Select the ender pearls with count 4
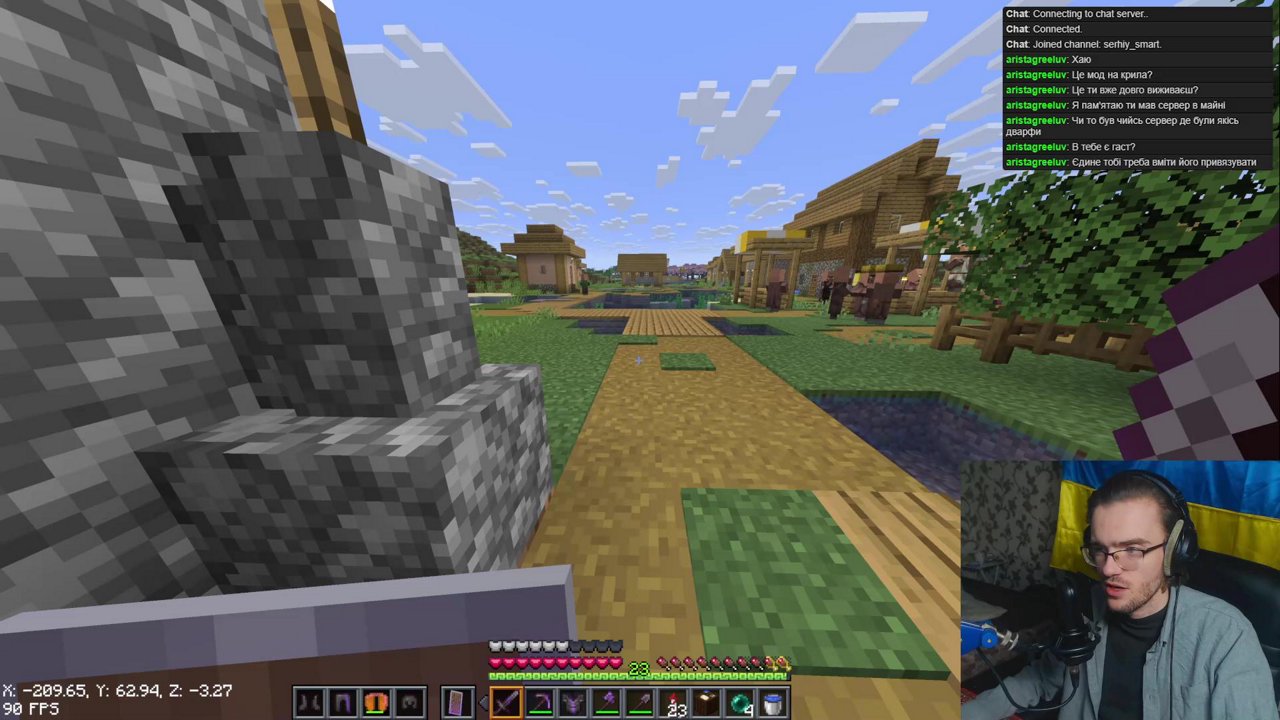The height and width of the screenshot is (720, 1280). pos(741,702)
